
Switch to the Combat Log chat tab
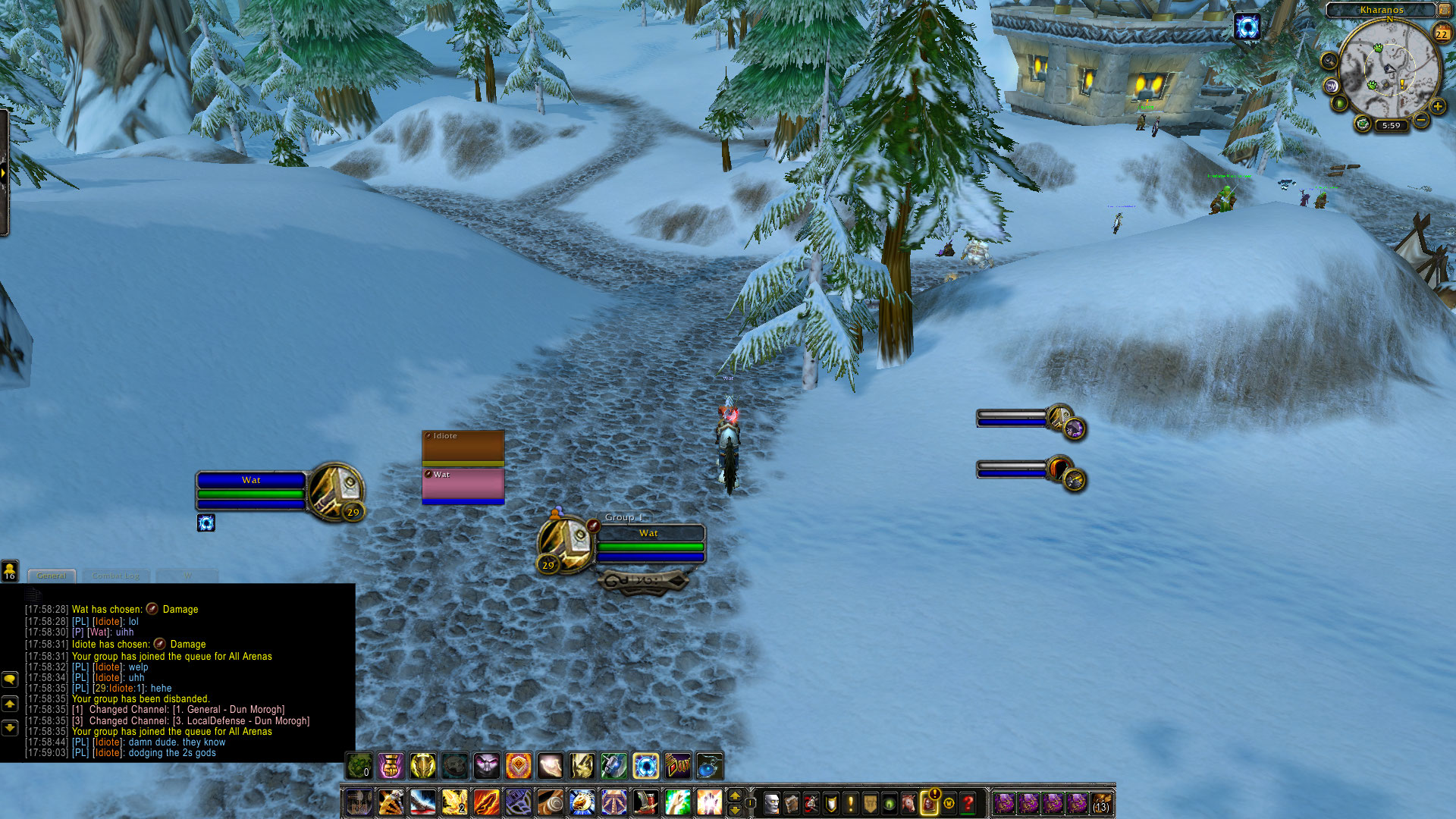[x=115, y=576]
